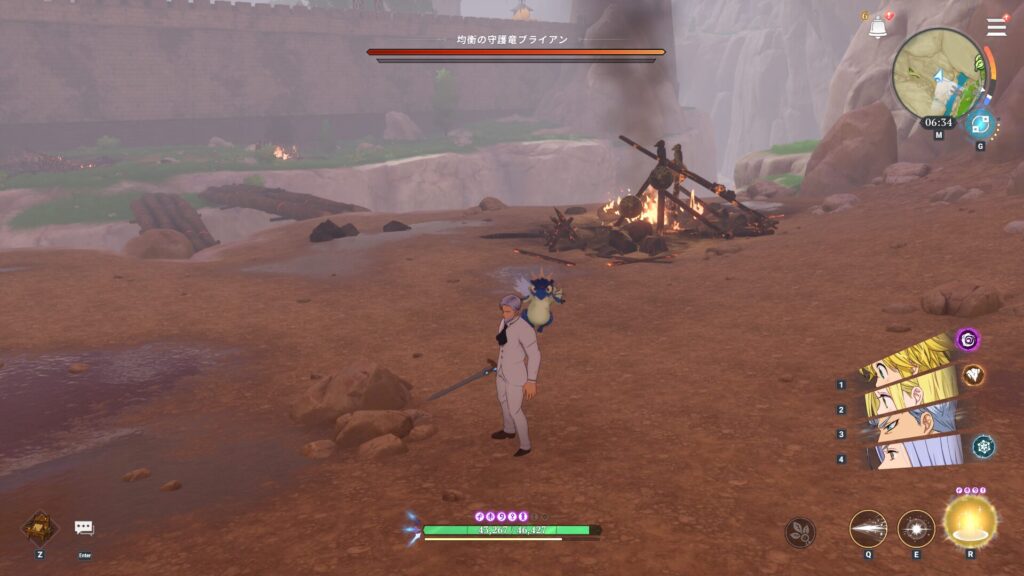Activate the blue swap icon below the minimap
The width and height of the screenshot is (1024, 576).
[x=980, y=125]
